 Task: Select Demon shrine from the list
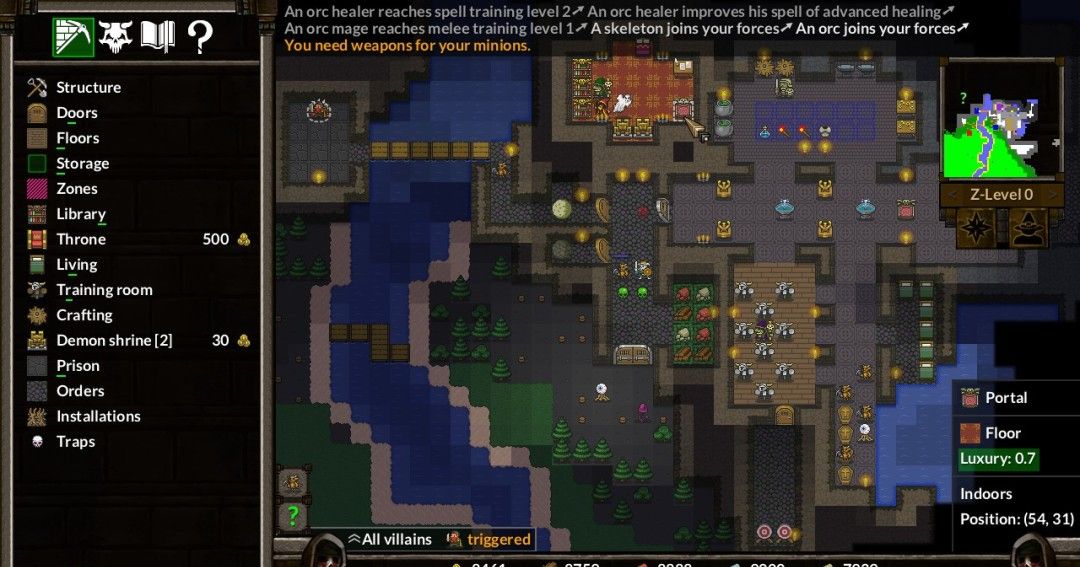(113, 340)
